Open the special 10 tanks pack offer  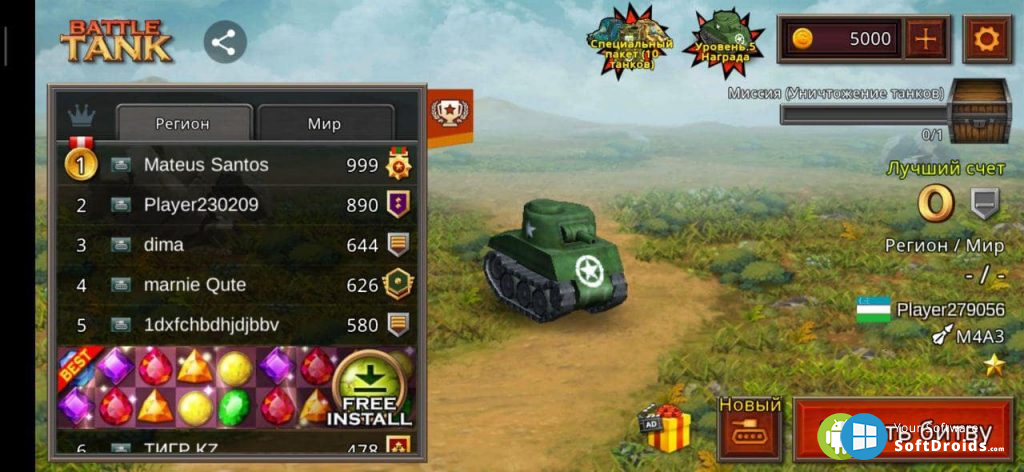pyautogui.click(x=630, y=42)
